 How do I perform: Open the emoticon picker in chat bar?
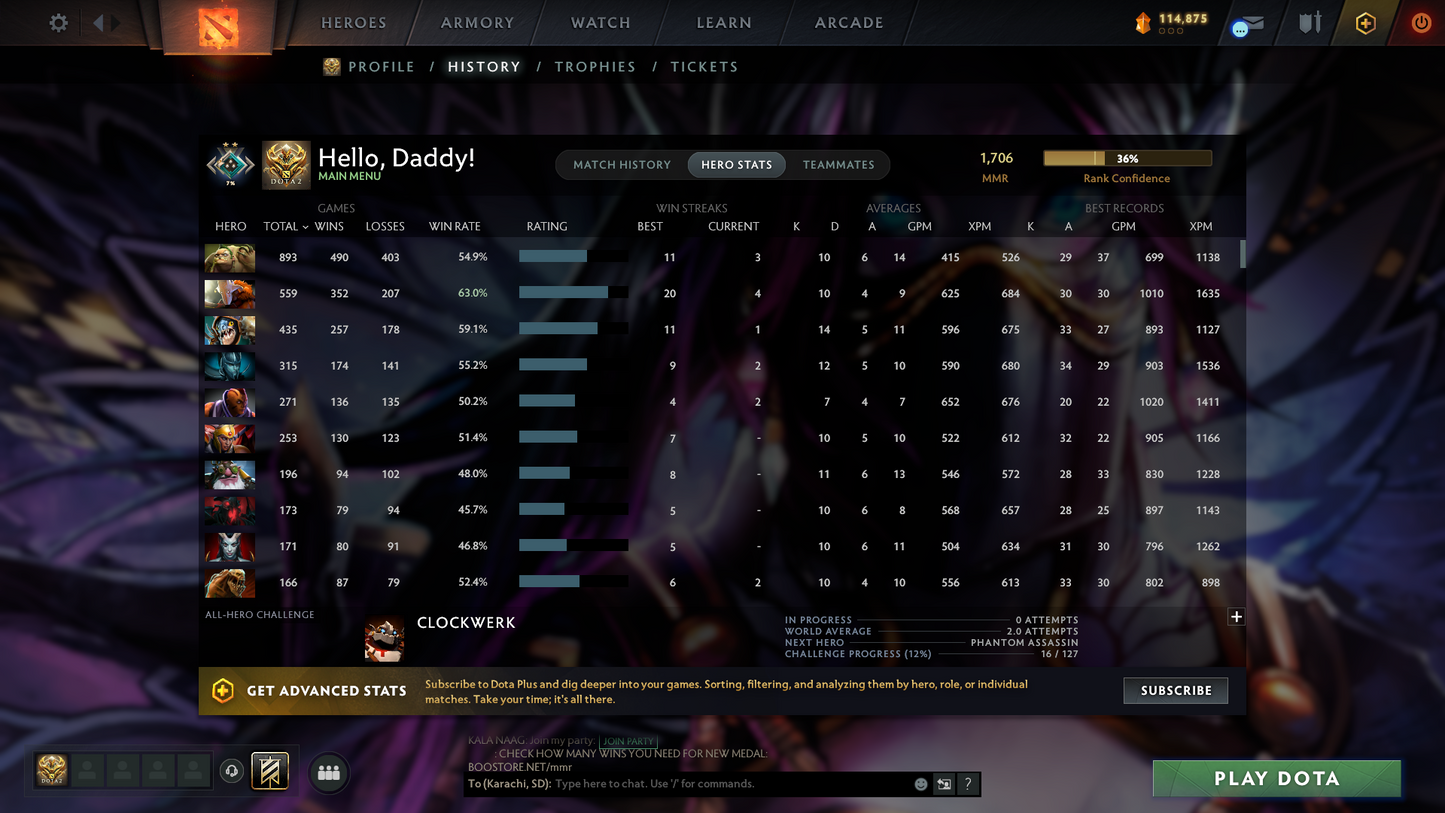click(x=920, y=784)
